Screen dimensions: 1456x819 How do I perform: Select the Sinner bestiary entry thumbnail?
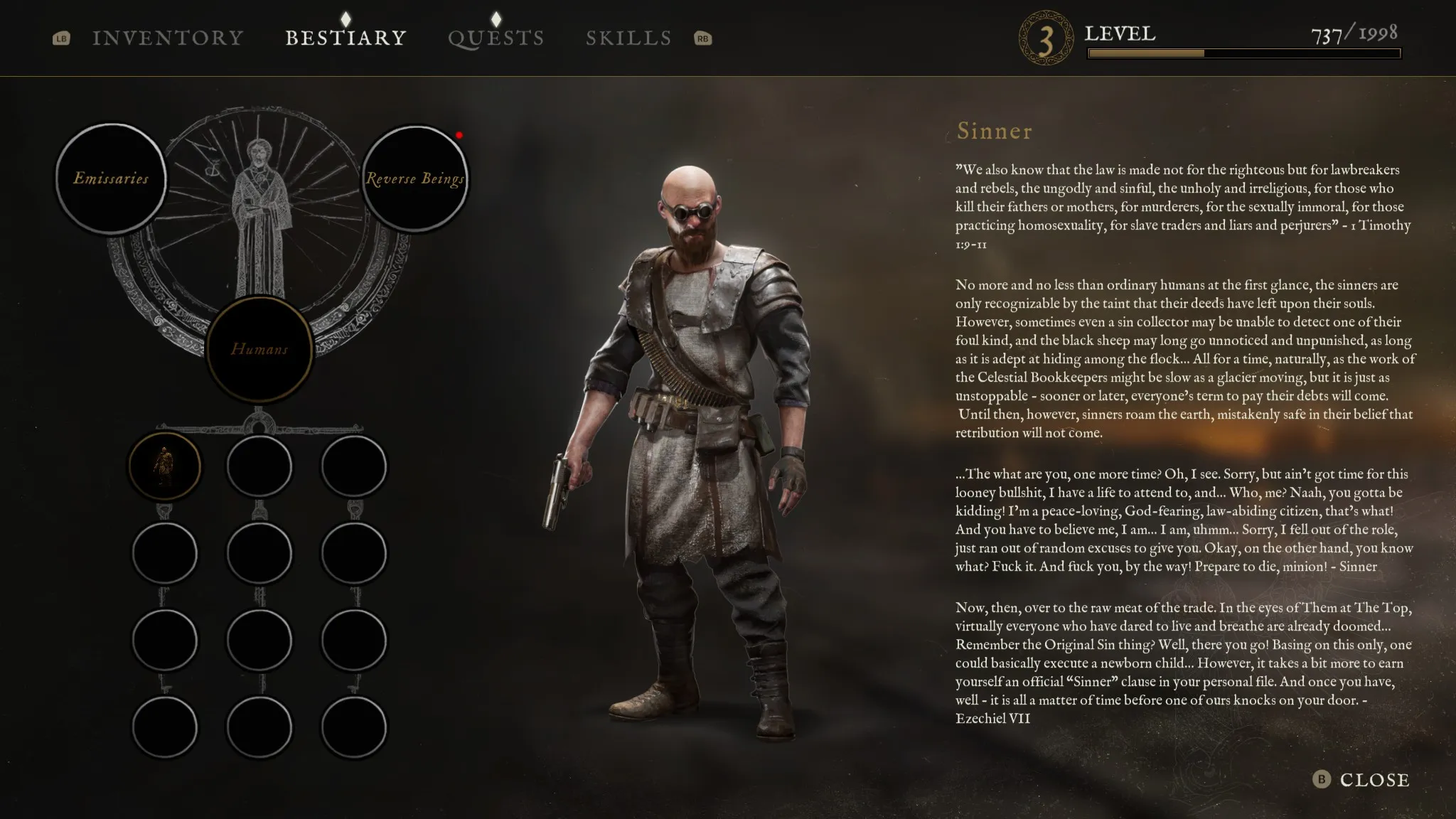pyautogui.click(x=164, y=466)
